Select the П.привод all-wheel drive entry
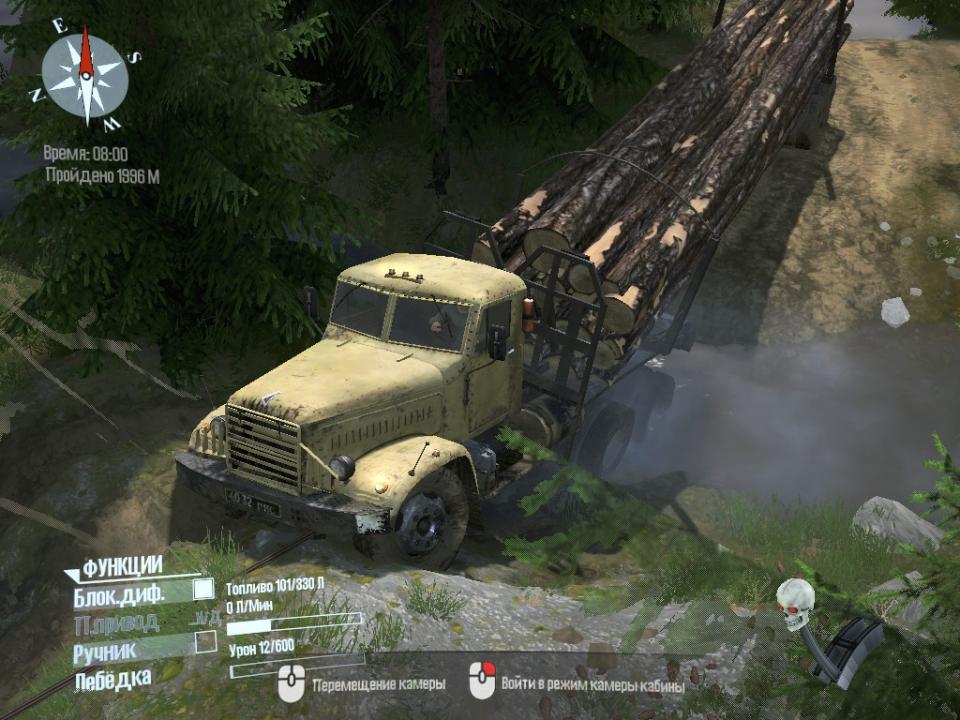Screen dimensions: 960x720 click(x=116, y=624)
